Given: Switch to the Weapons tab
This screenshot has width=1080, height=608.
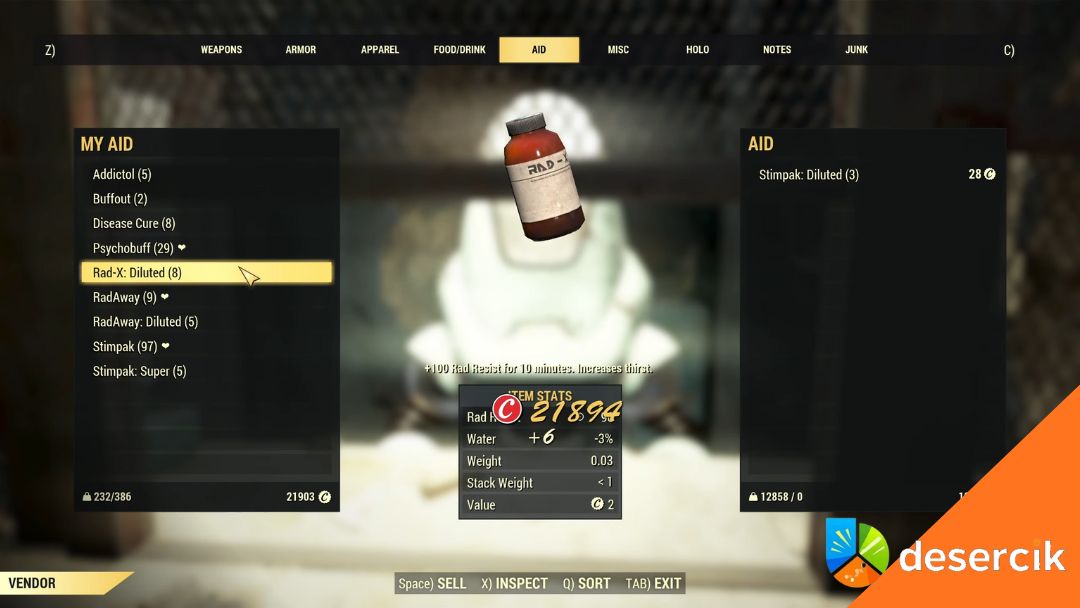Looking at the screenshot, I should pyautogui.click(x=221, y=50).
